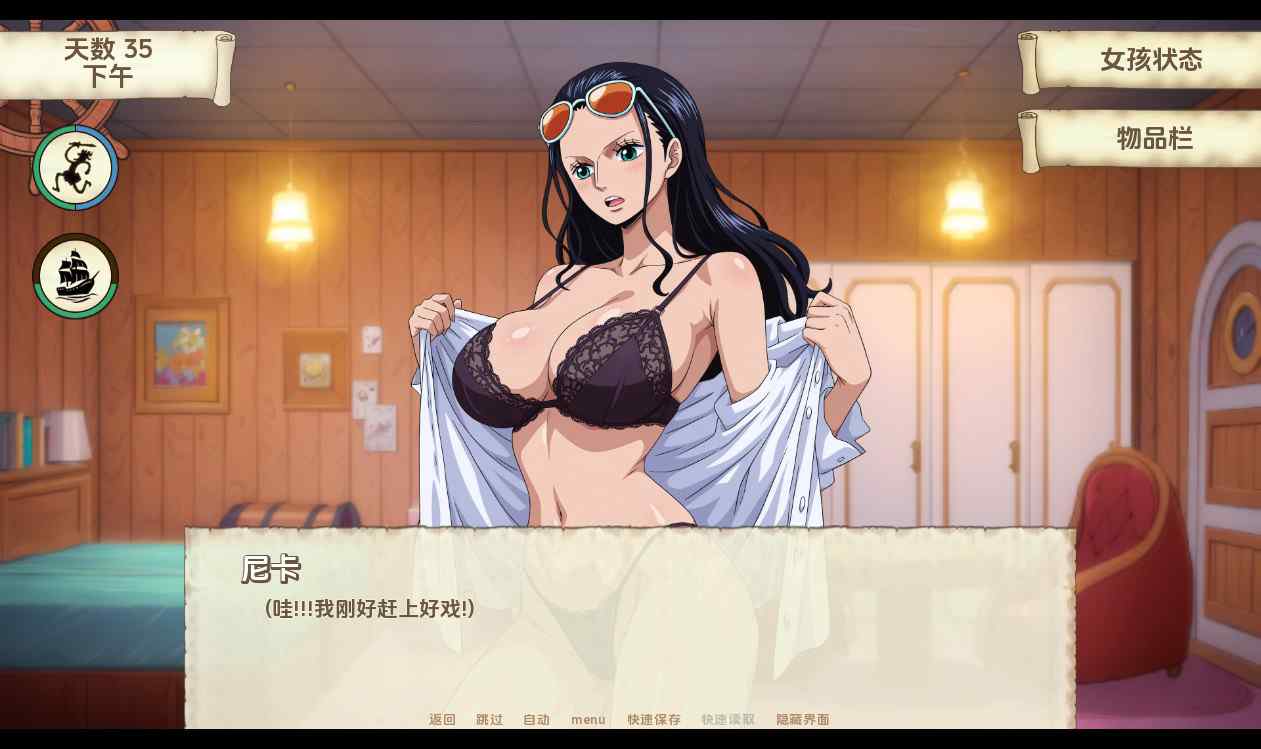Image resolution: width=1261 pixels, height=749 pixels.
Task: Toggle 自动 auto-advance mode
Action: (536, 719)
